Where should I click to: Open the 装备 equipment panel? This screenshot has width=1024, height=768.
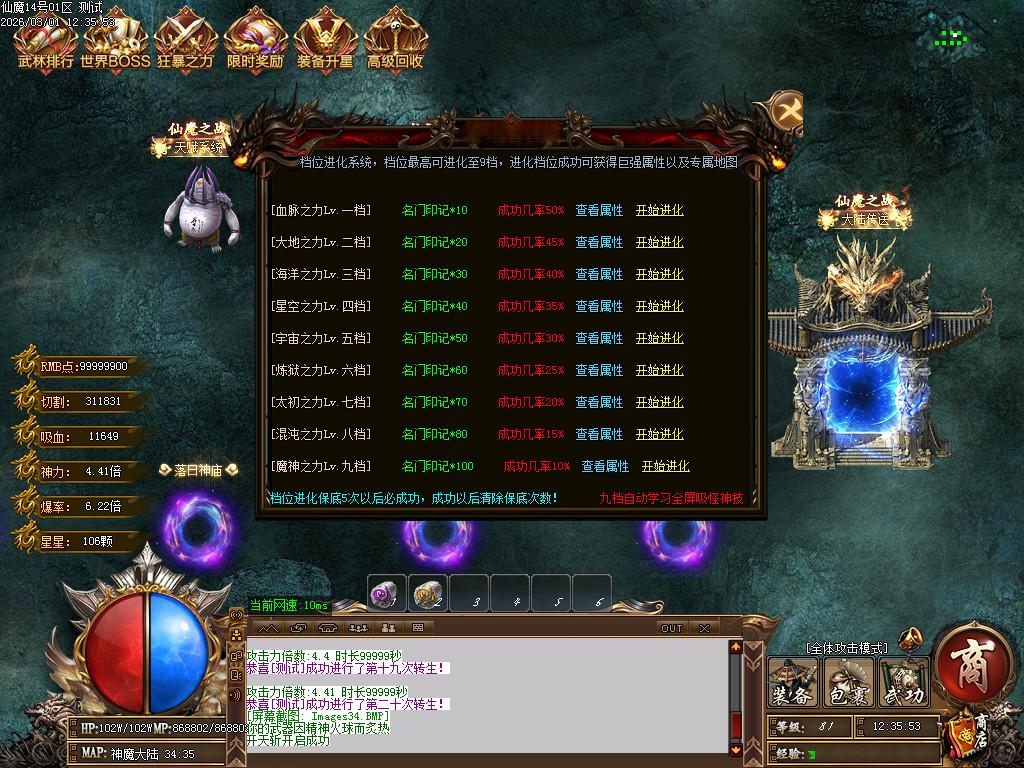tap(793, 682)
